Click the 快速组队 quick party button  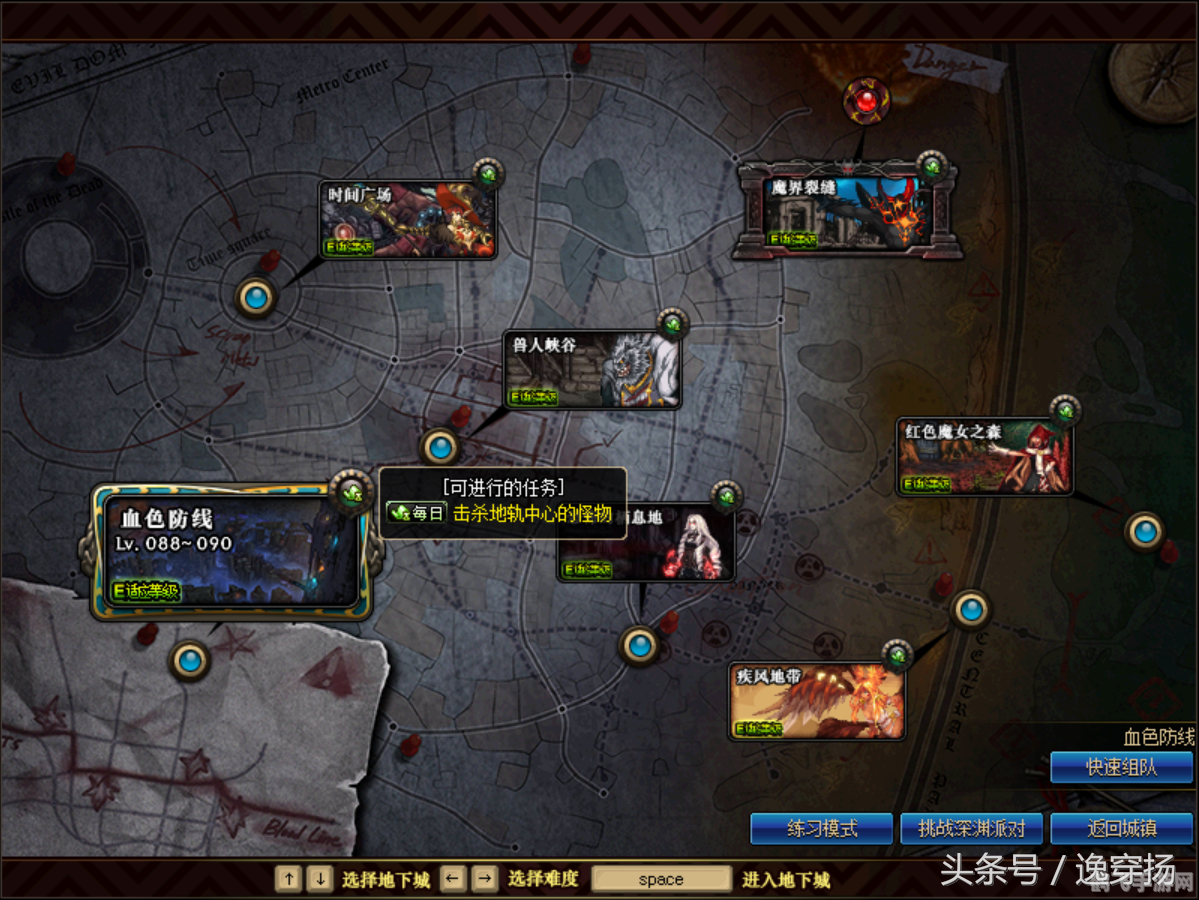[x=1121, y=768]
